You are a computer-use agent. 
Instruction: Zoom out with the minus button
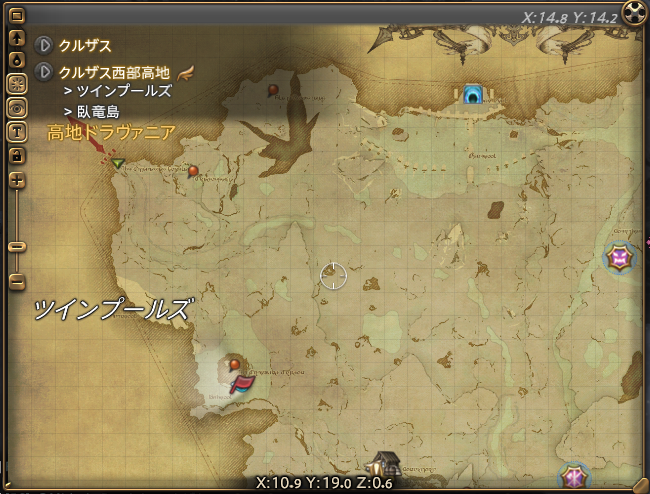point(16,282)
